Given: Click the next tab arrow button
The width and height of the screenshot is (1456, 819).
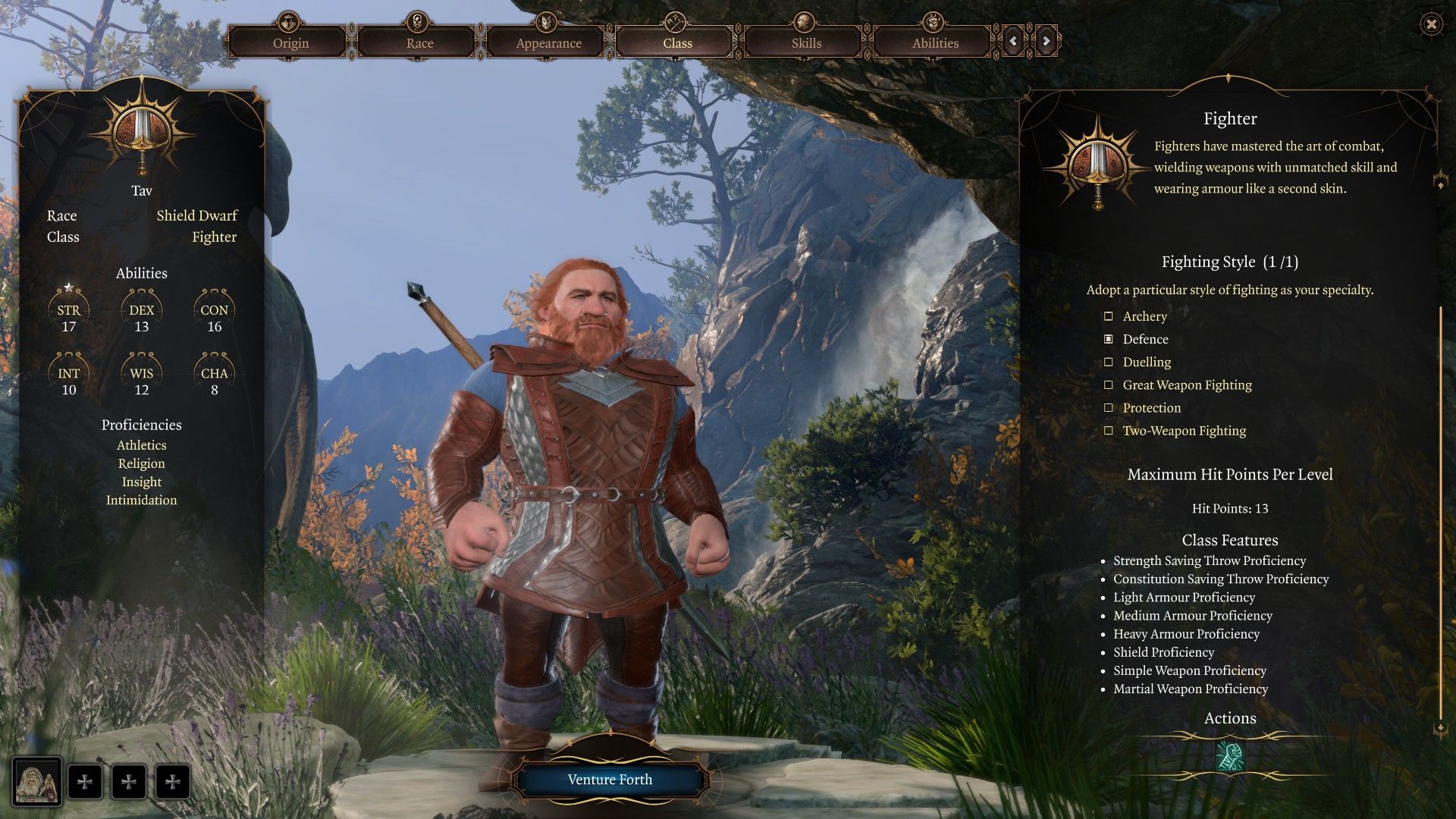Looking at the screenshot, I should (1046, 42).
